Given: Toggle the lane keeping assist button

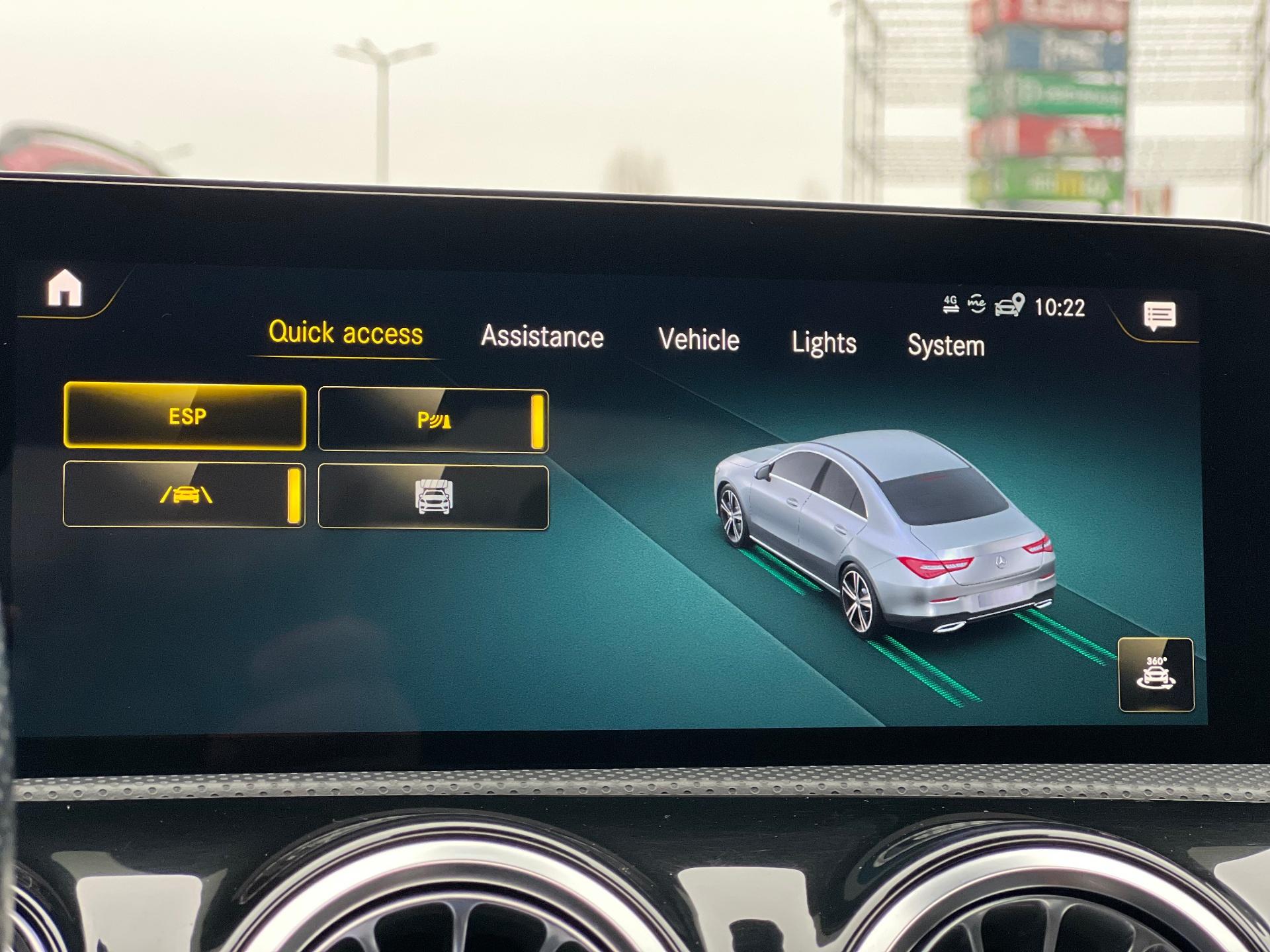Looking at the screenshot, I should tap(185, 495).
